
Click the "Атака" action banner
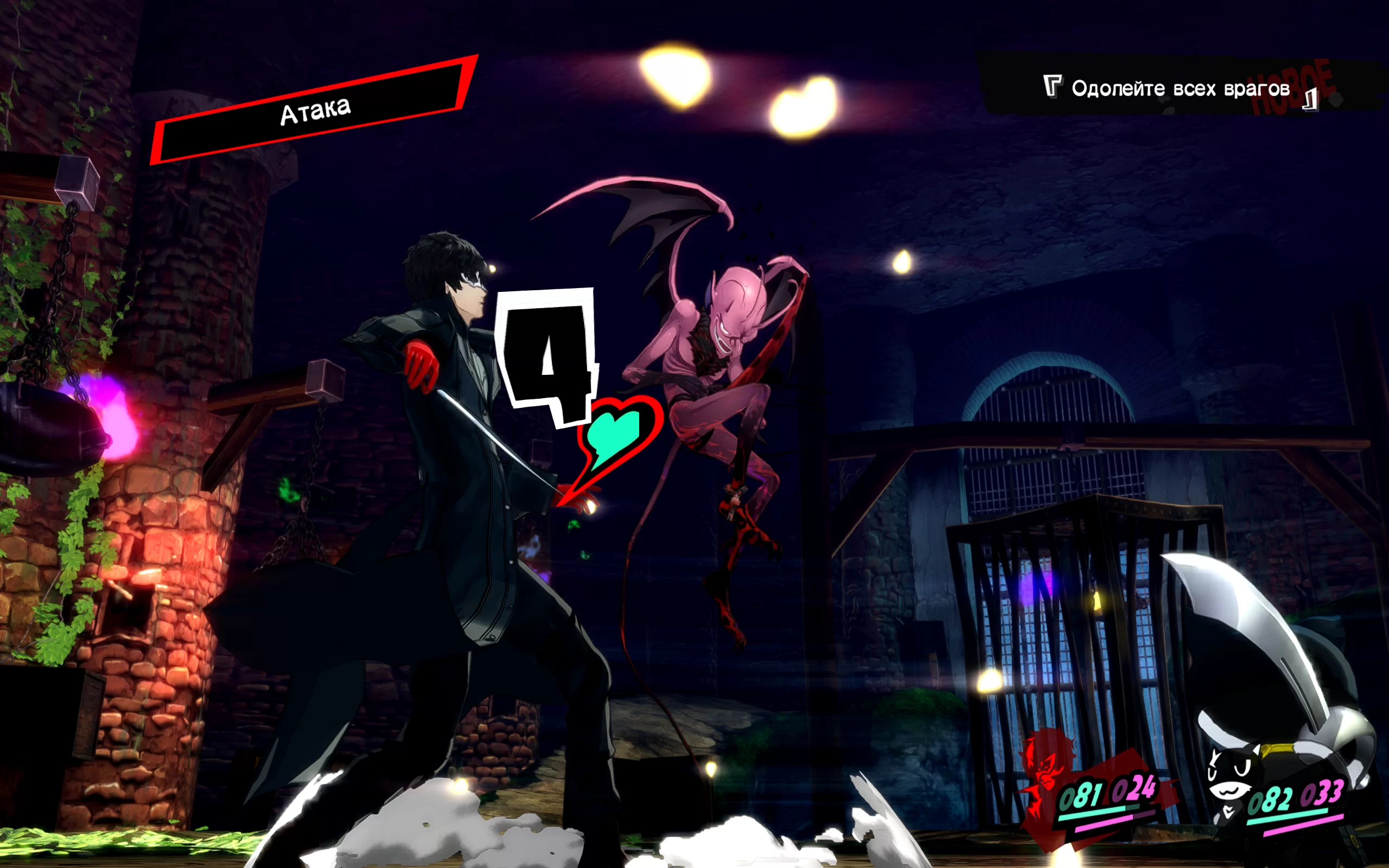(x=315, y=111)
